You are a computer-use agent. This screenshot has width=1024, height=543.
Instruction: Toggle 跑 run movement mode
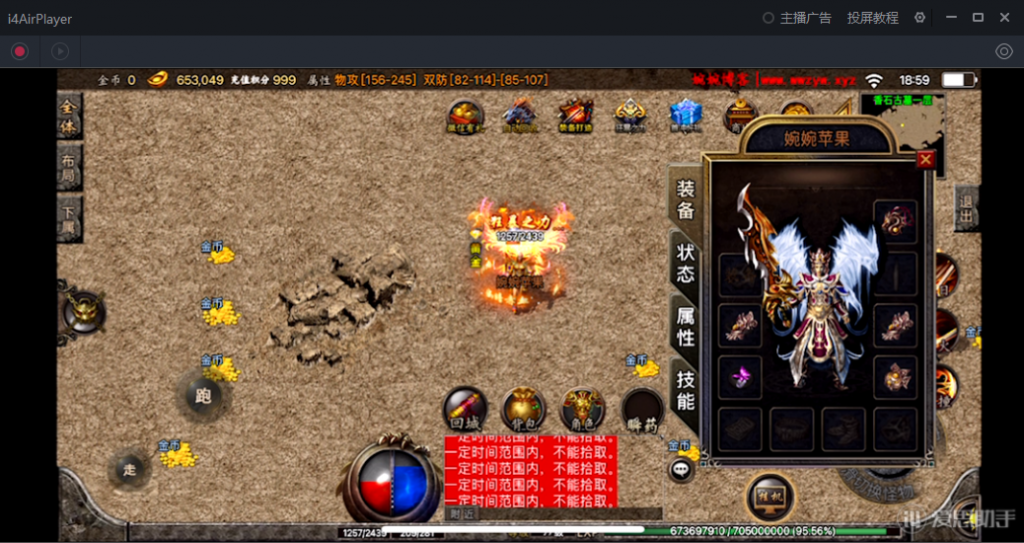tap(204, 395)
